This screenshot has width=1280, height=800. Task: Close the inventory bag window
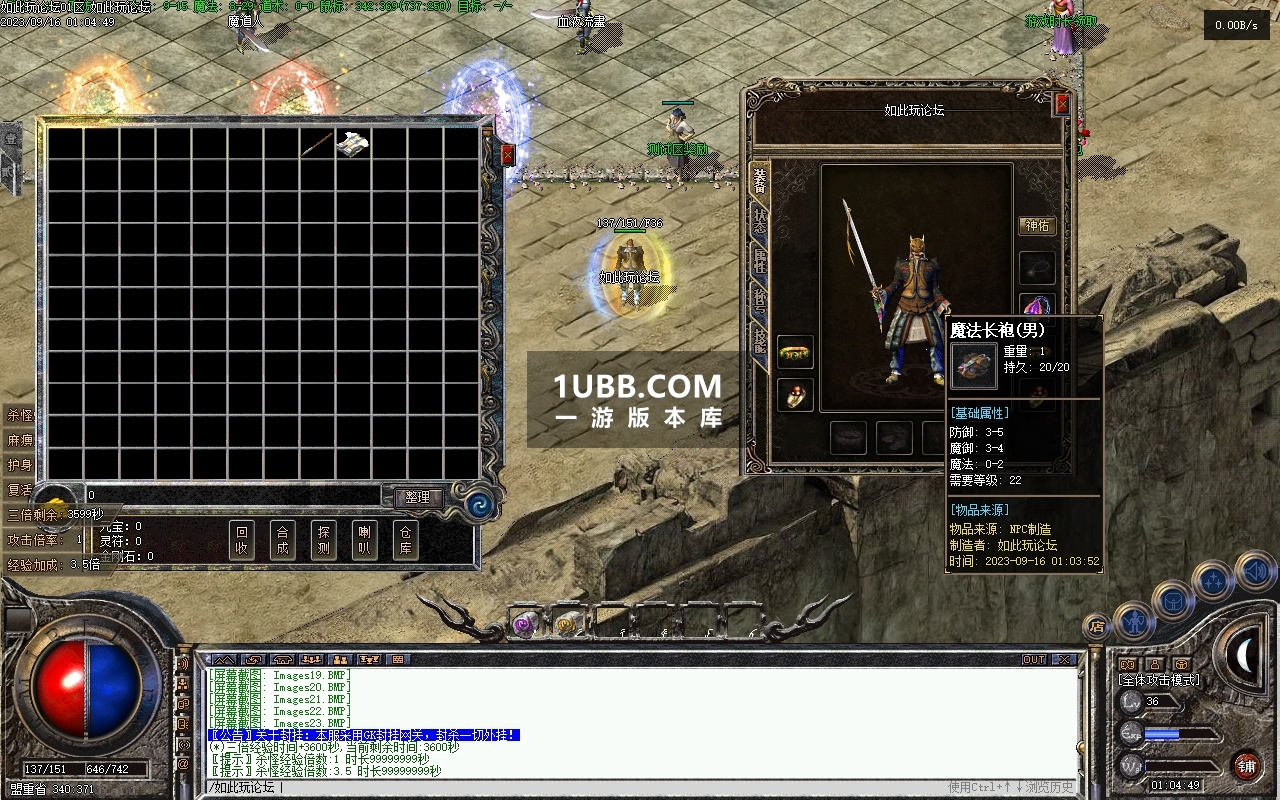(x=507, y=155)
